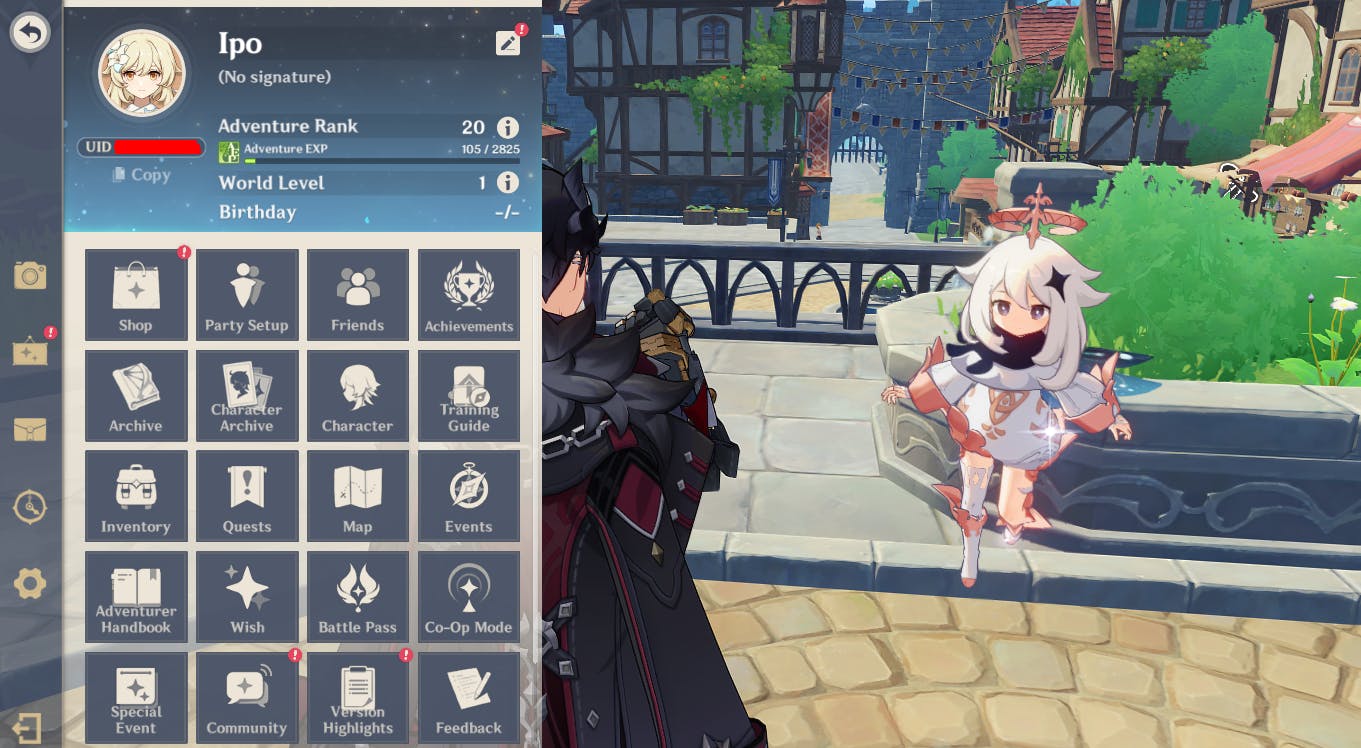
Task: Copy the UID
Action: tap(141, 175)
